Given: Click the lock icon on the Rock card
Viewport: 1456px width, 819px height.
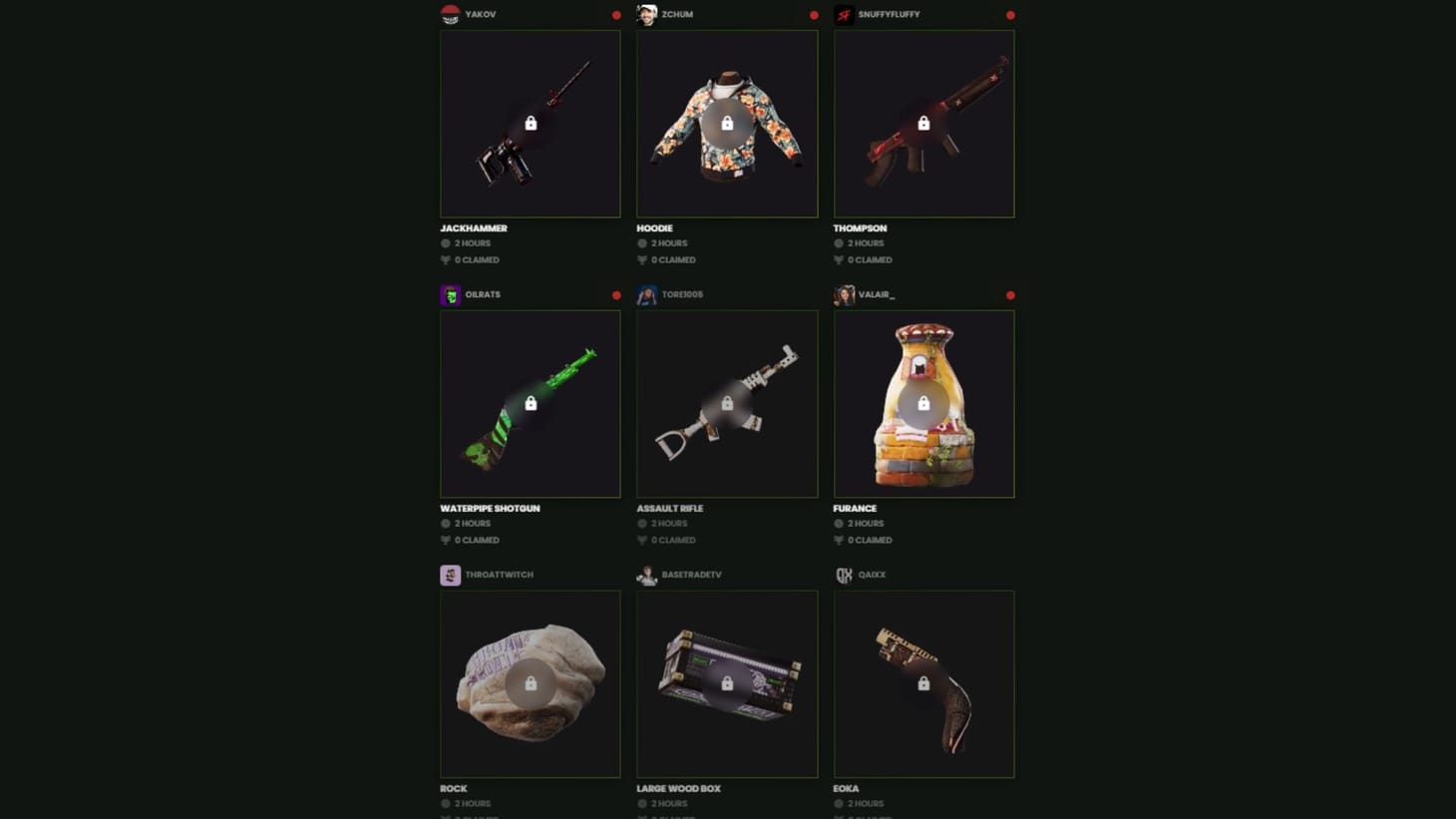Looking at the screenshot, I should [530, 684].
